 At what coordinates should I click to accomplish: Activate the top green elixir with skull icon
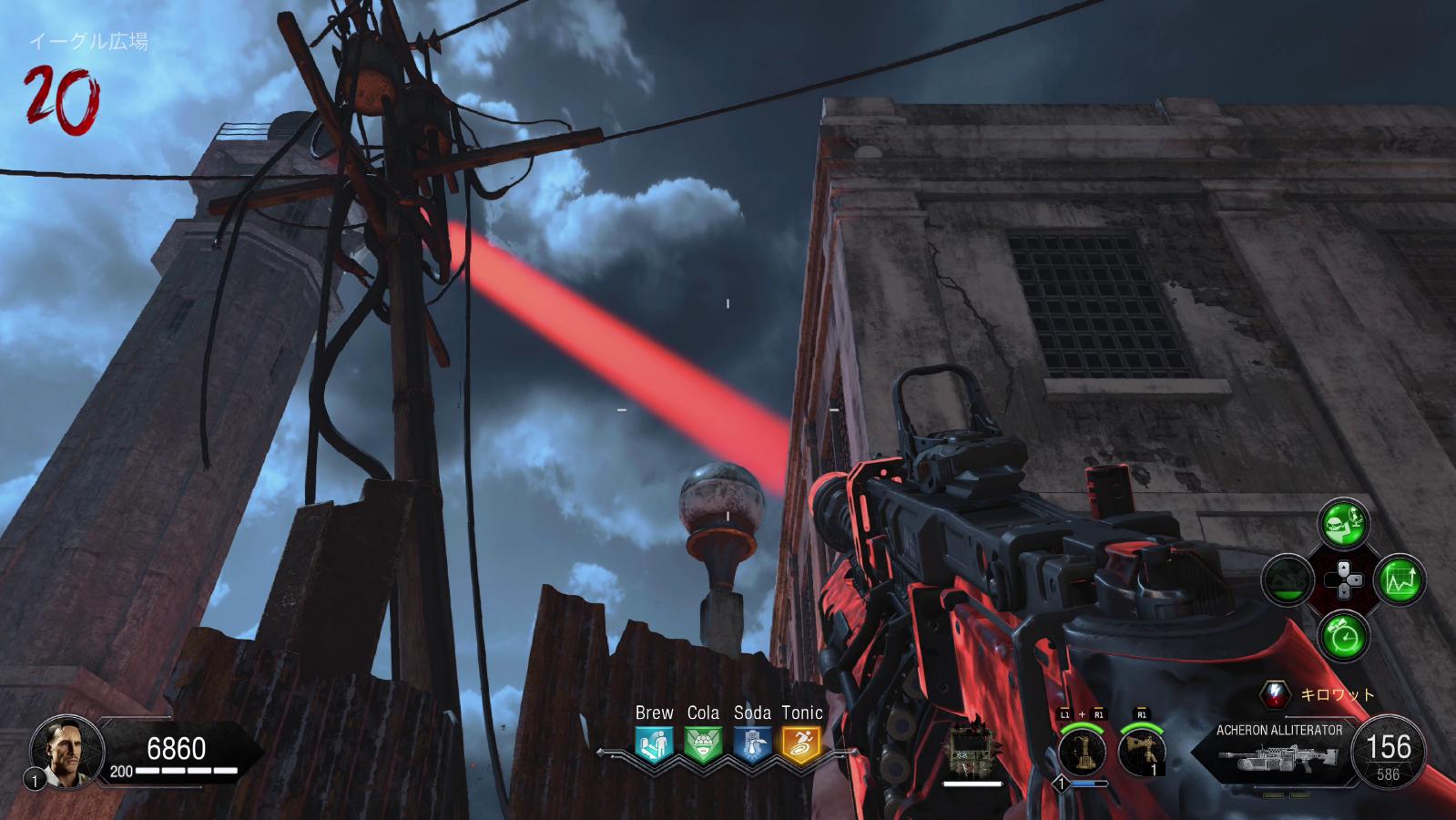point(1343,523)
